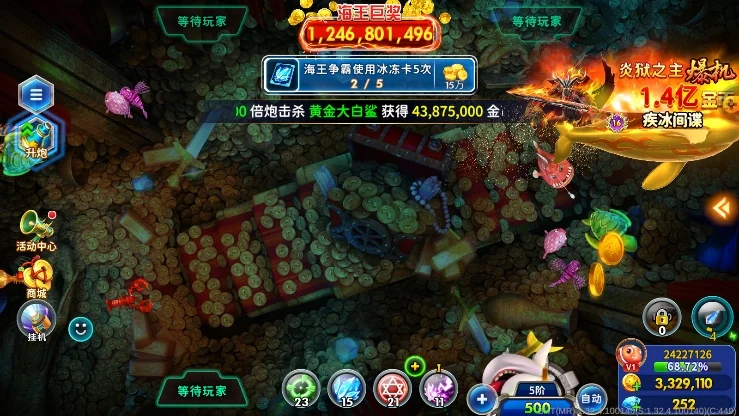The height and width of the screenshot is (416, 739).
Task: Use the green target lock skill
Action: click(299, 386)
